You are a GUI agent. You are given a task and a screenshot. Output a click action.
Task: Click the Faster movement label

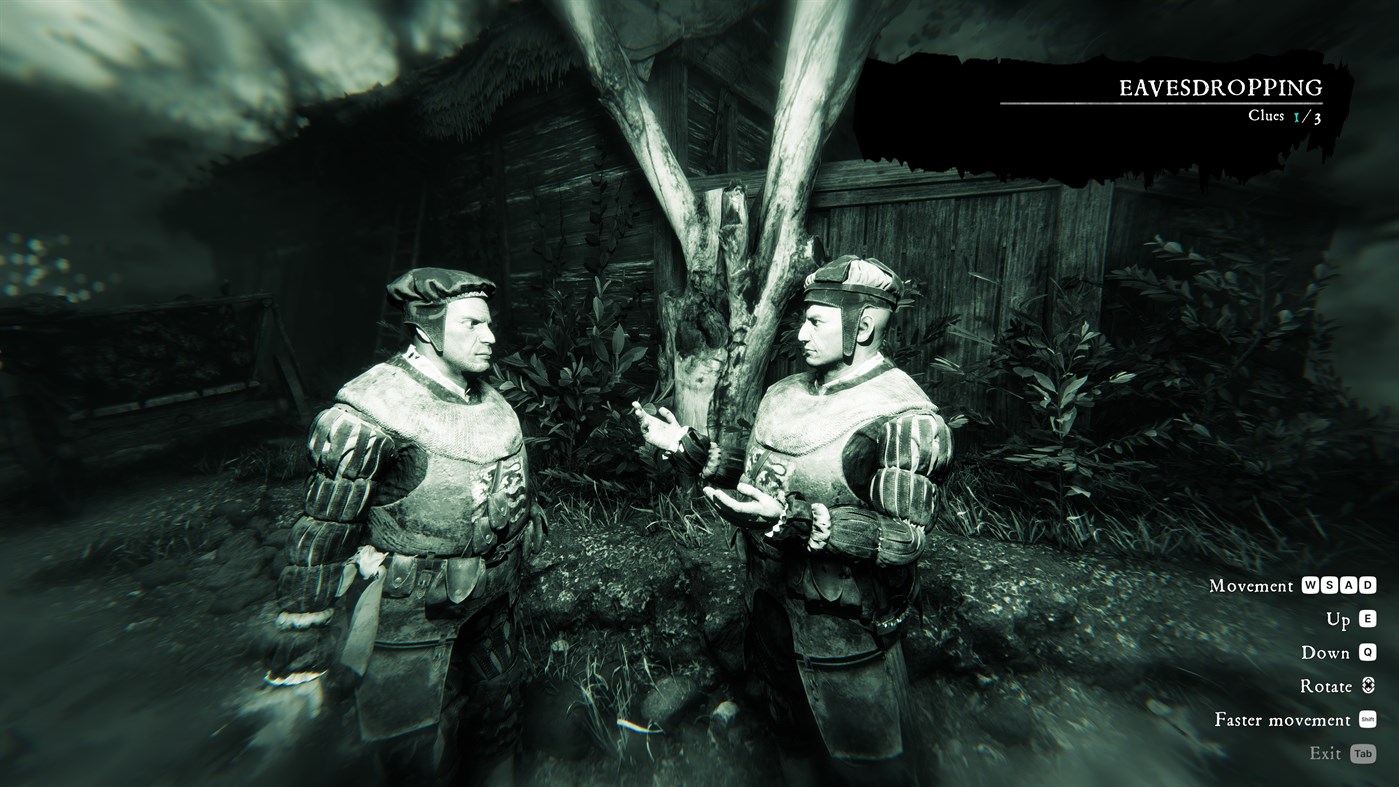[x=1282, y=719]
